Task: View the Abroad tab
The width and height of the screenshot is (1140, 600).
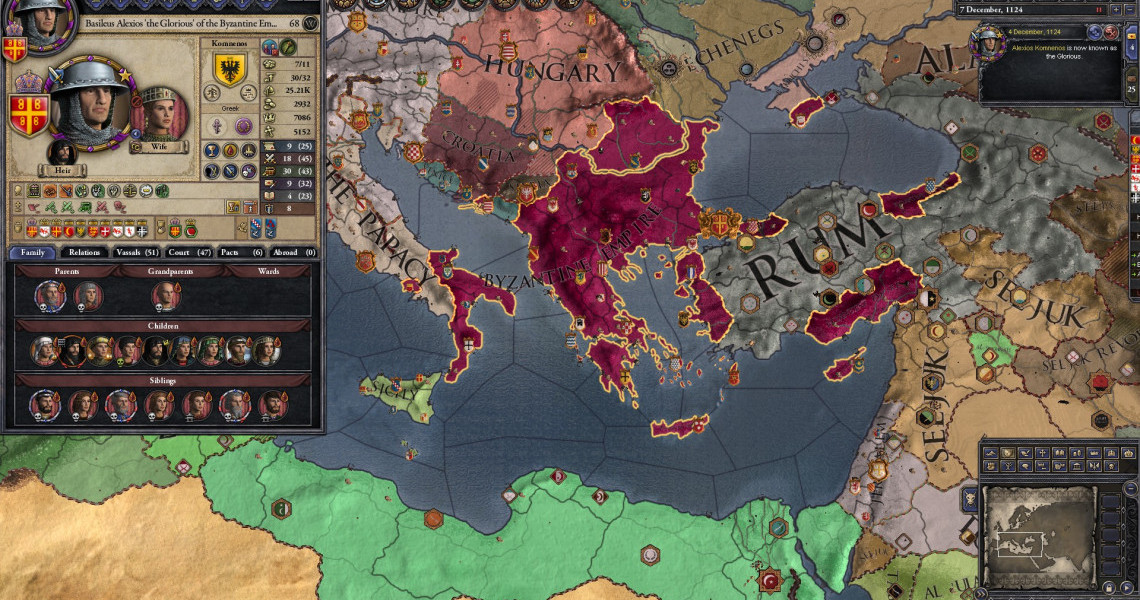Action: pos(296,252)
